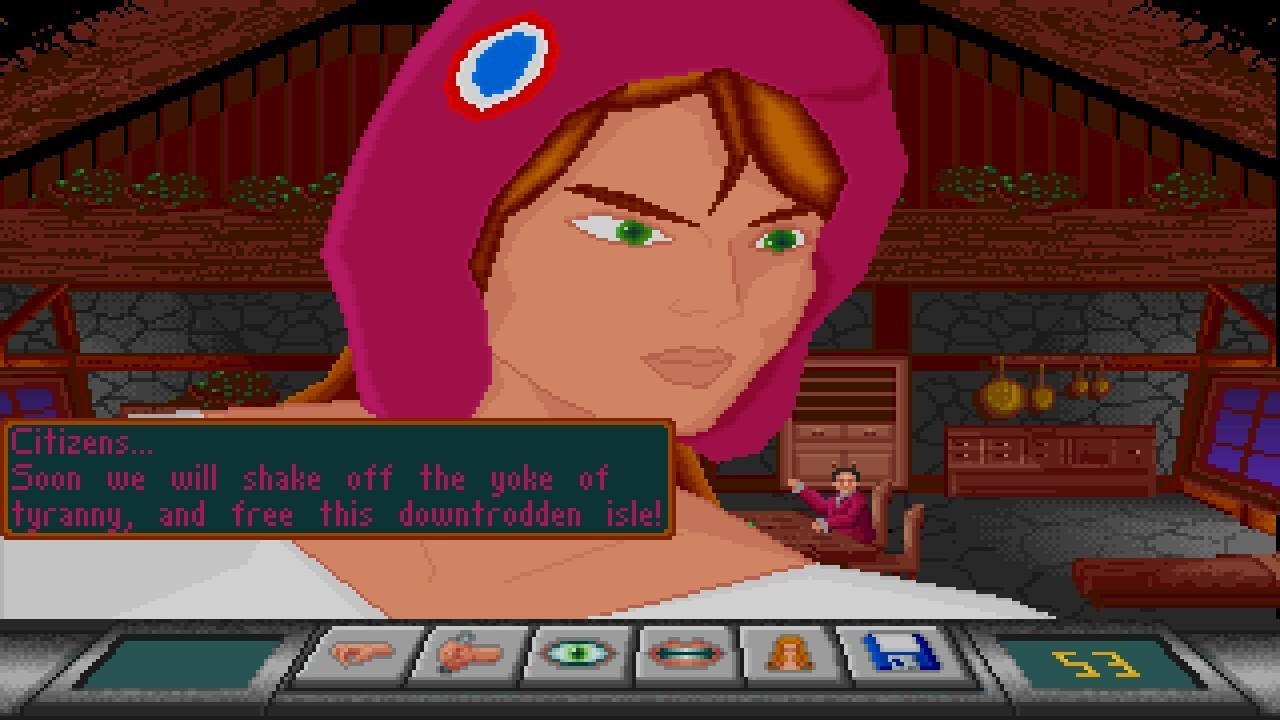Select the pointing hand action icon
This screenshot has width=1280, height=720.
pyautogui.click(x=362, y=656)
